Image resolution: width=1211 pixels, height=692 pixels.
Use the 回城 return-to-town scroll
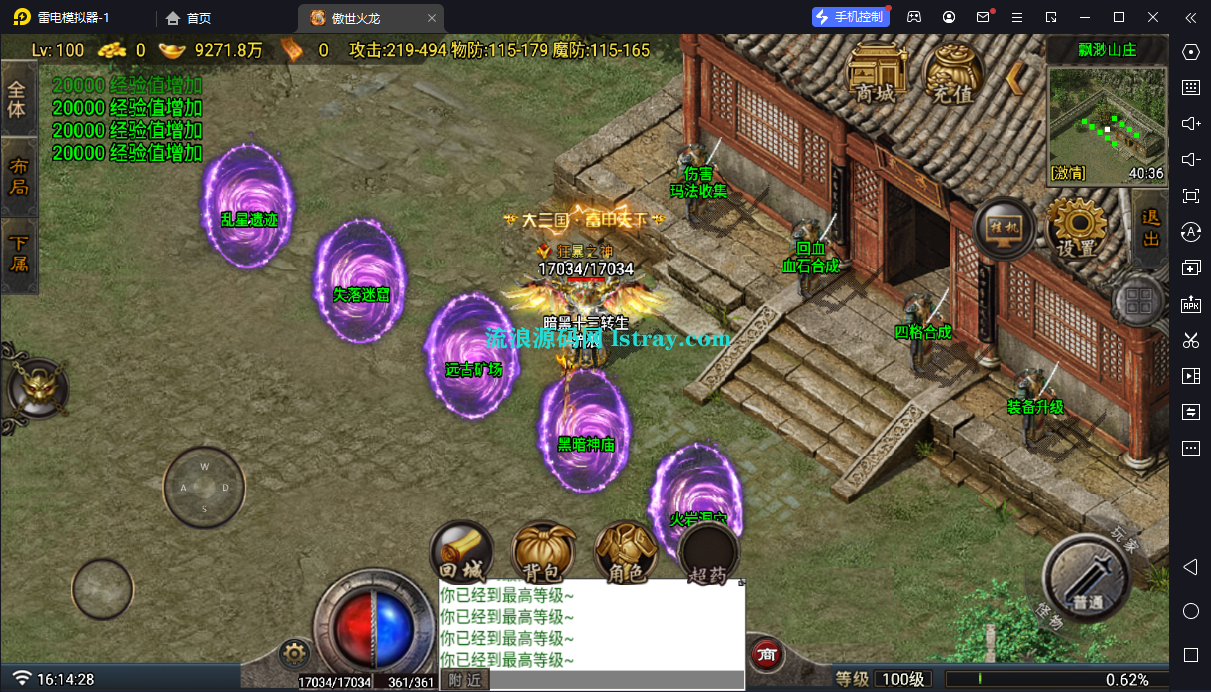tap(461, 551)
